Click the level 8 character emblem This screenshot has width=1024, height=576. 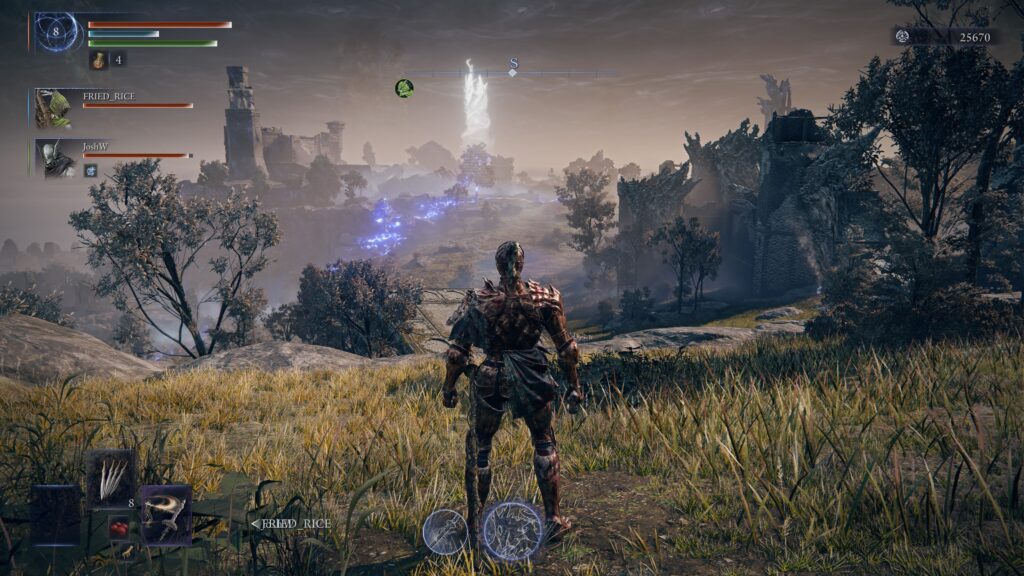[x=56, y=32]
